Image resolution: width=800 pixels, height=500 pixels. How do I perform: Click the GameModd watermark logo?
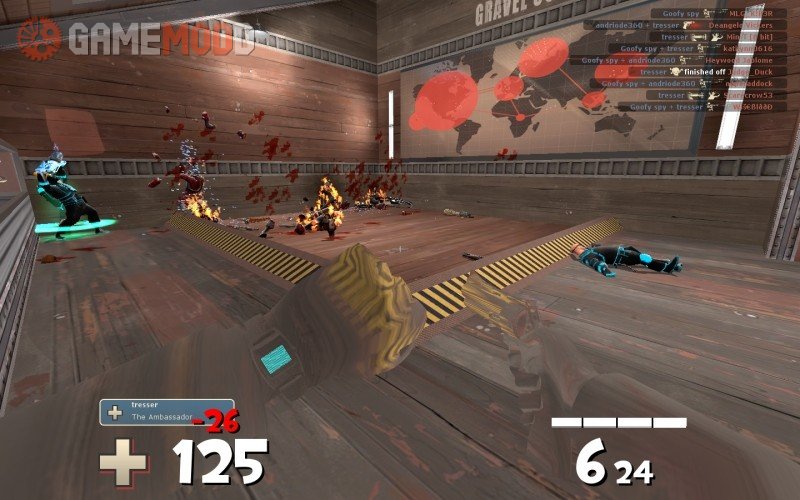[x=135, y=37]
